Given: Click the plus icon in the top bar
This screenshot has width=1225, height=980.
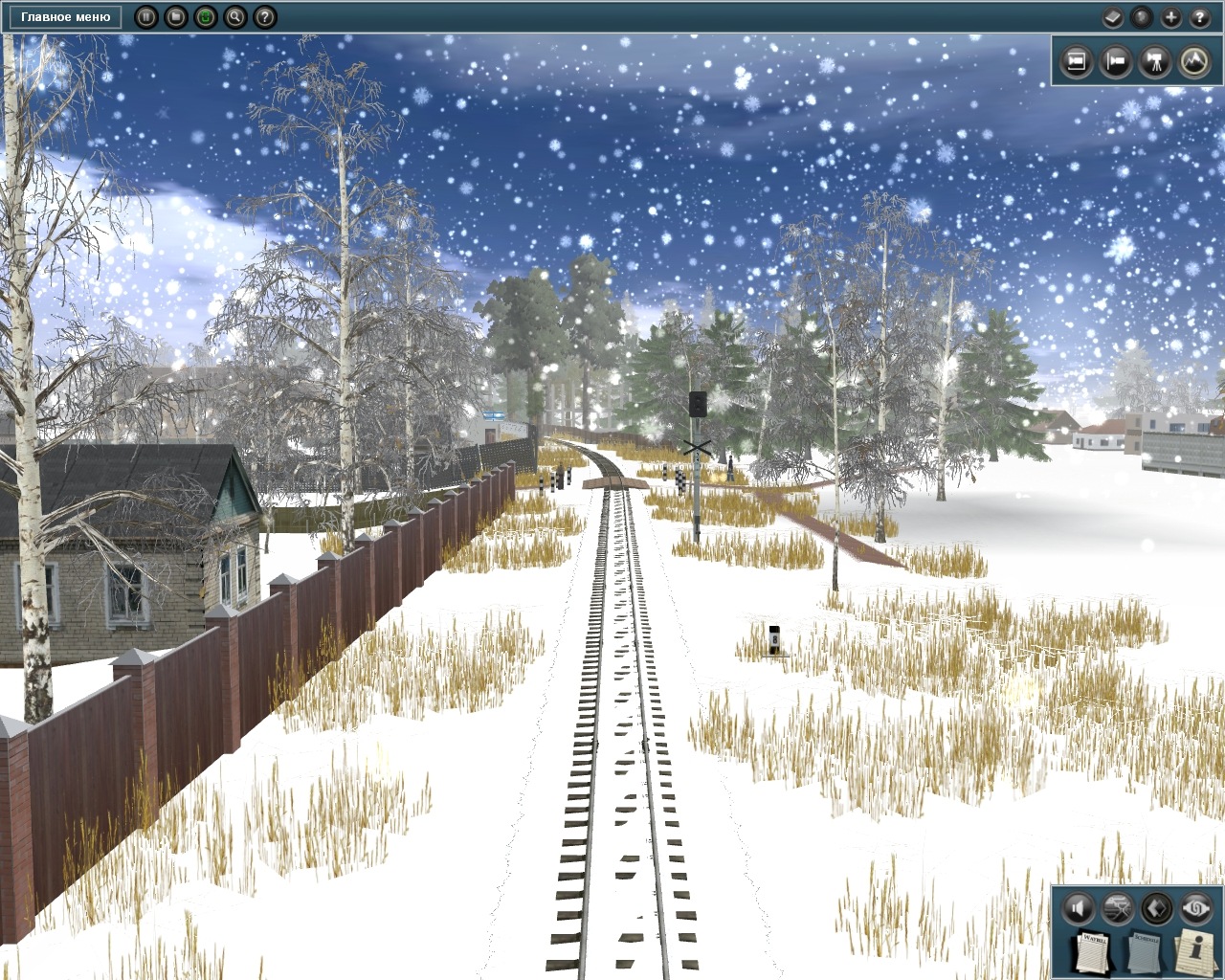Looking at the screenshot, I should [1170, 17].
